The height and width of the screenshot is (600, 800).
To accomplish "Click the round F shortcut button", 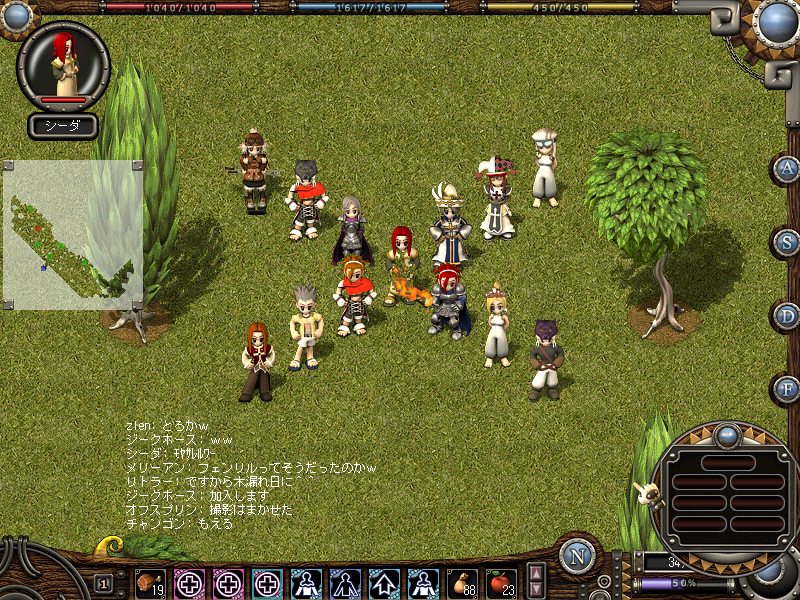I will click(x=788, y=388).
